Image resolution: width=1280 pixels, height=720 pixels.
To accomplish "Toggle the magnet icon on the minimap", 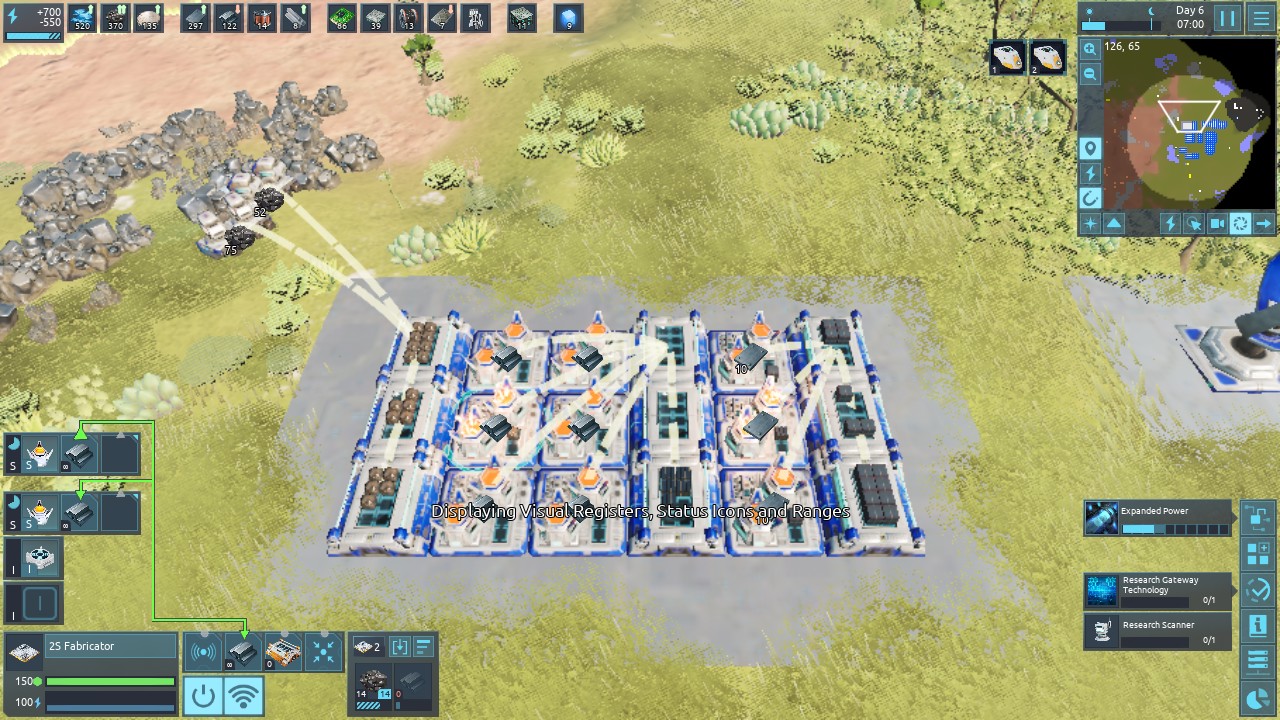I will 1090,198.
